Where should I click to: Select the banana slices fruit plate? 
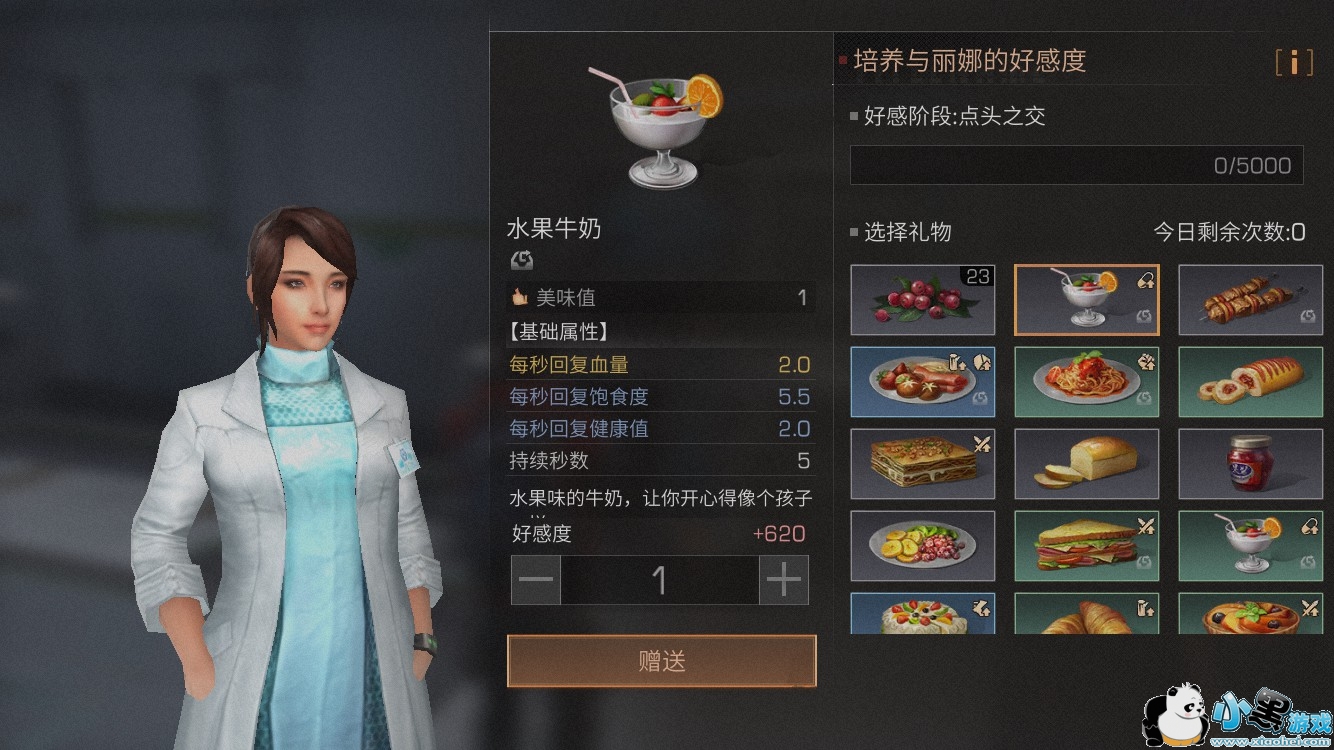[x=923, y=545]
